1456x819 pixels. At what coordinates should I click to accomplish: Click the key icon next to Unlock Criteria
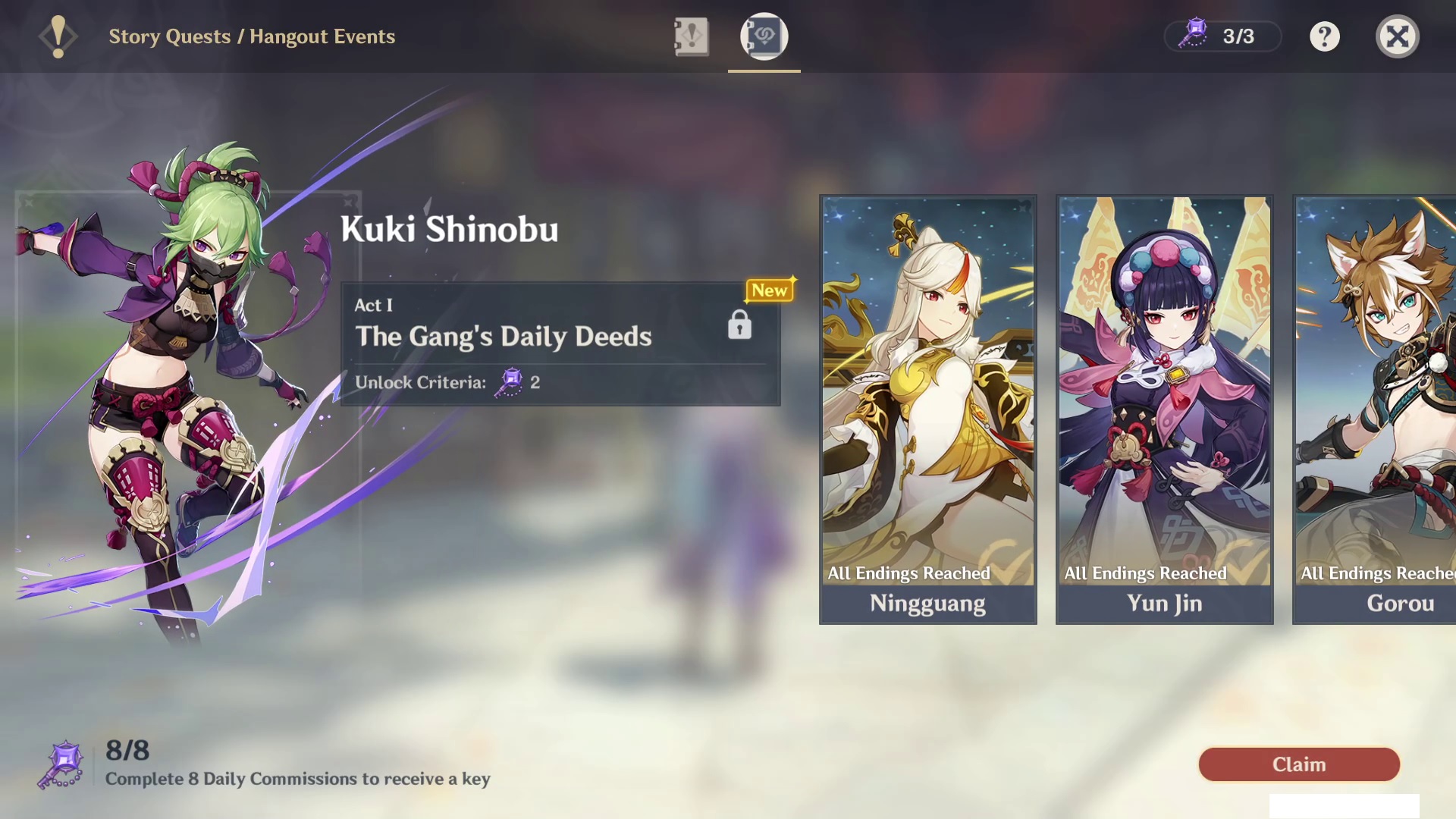(x=509, y=382)
